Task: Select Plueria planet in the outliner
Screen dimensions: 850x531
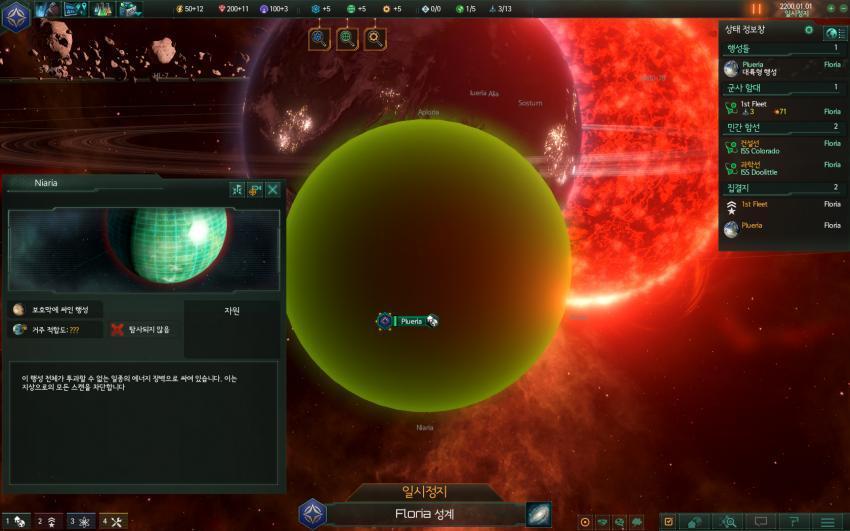Action: 781,68
